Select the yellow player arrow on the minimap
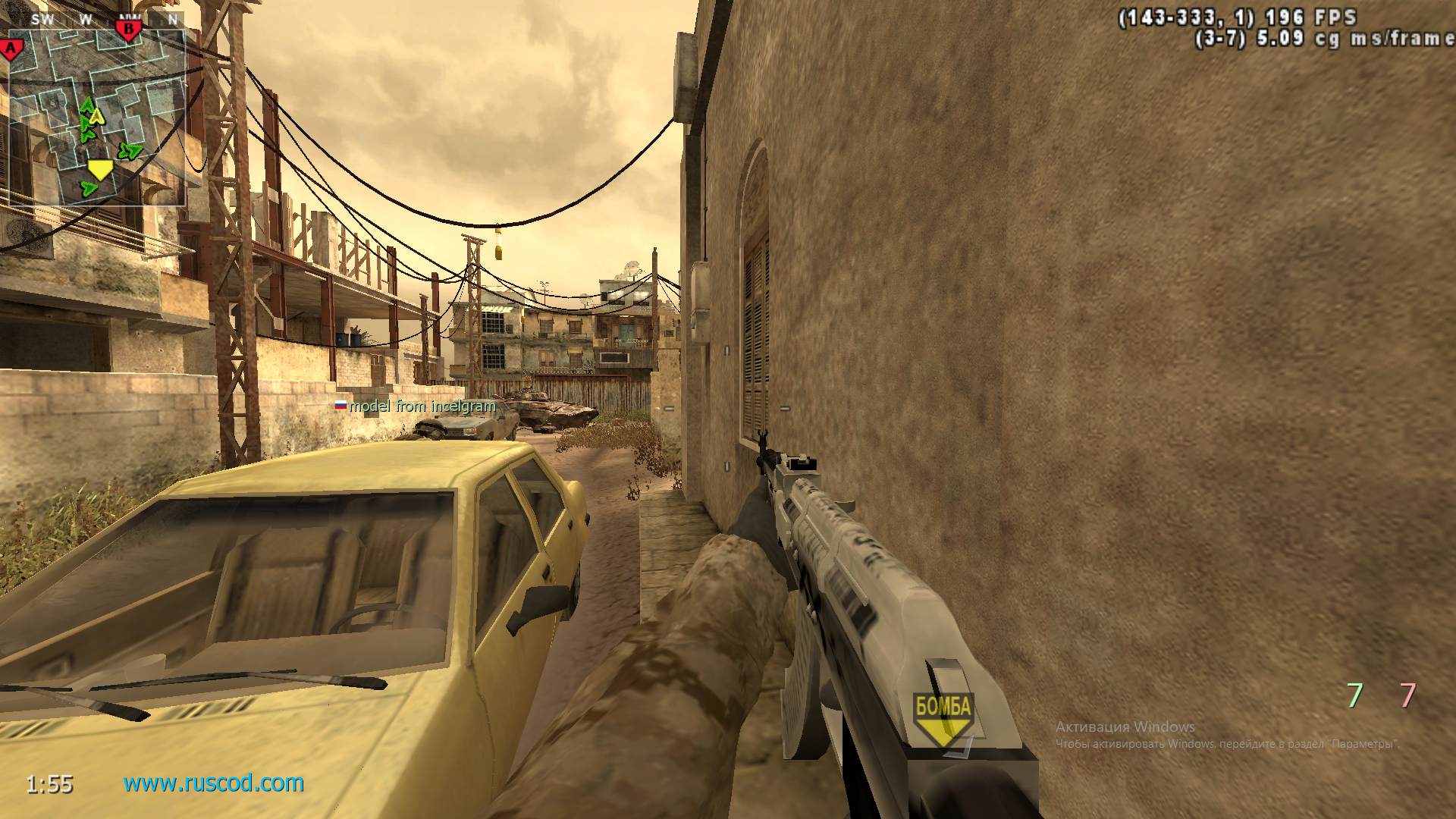 (96, 116)
